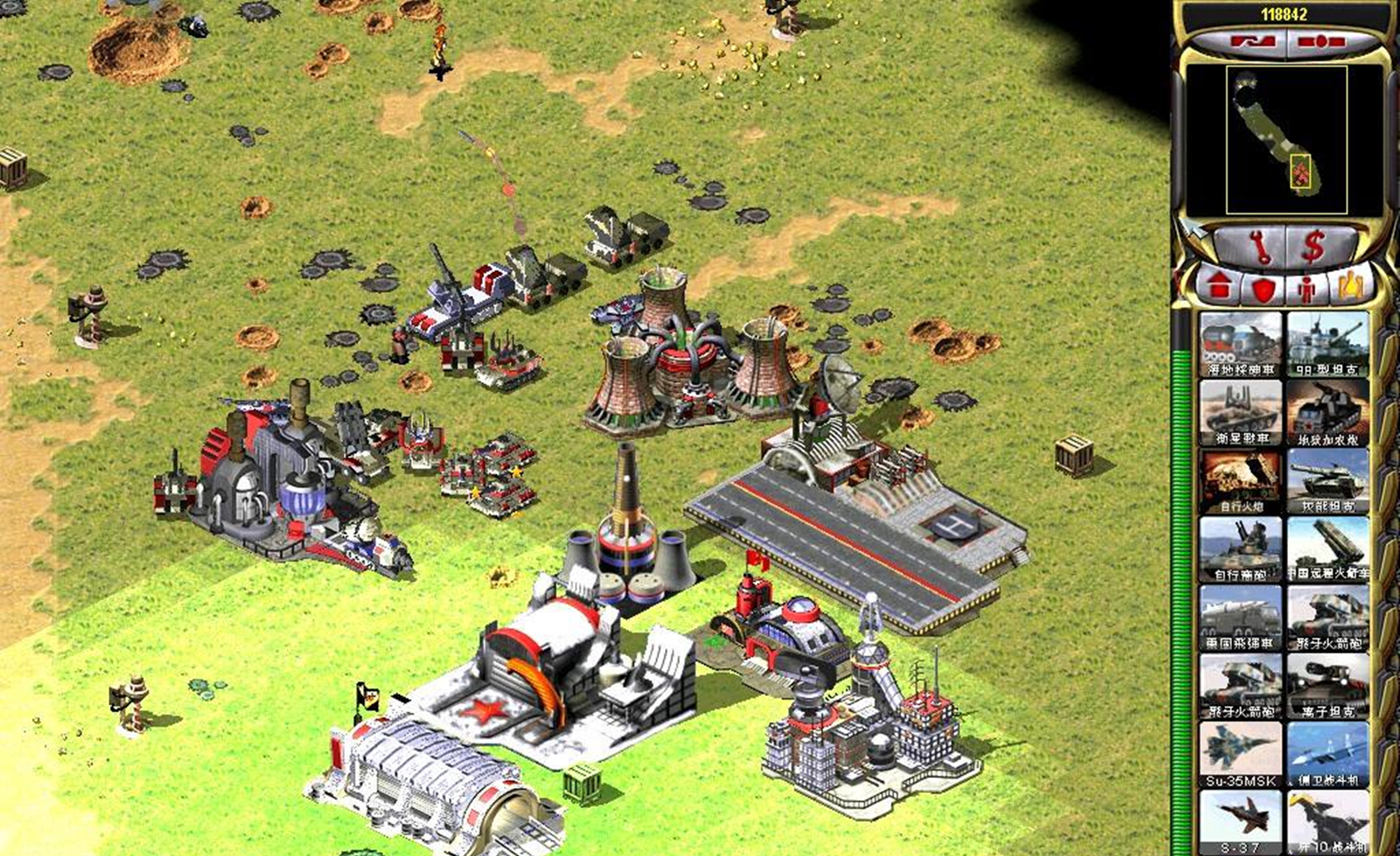Select the 自行火炮 self-propelled artillery
Image resolution: width=1400 pixels, height=856 pixels.
pos(1240,481)
